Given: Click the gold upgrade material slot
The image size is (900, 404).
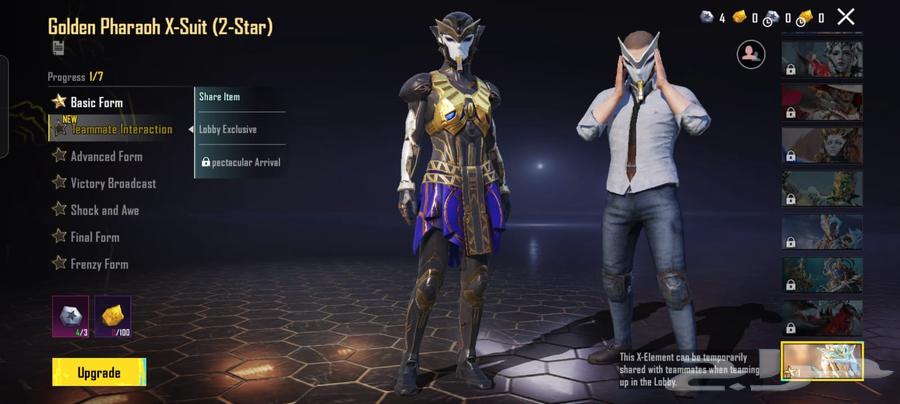Looking at the screenshot, I should (112, 316).
